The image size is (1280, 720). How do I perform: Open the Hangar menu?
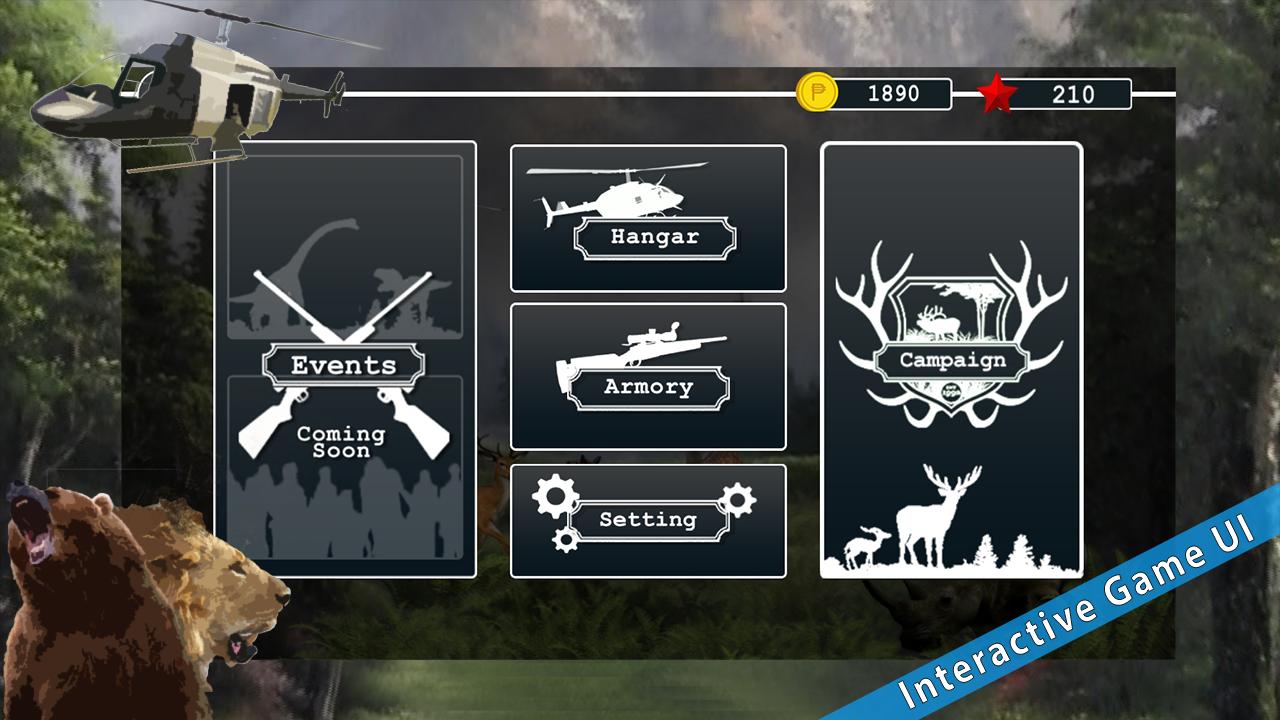[648, 218]
